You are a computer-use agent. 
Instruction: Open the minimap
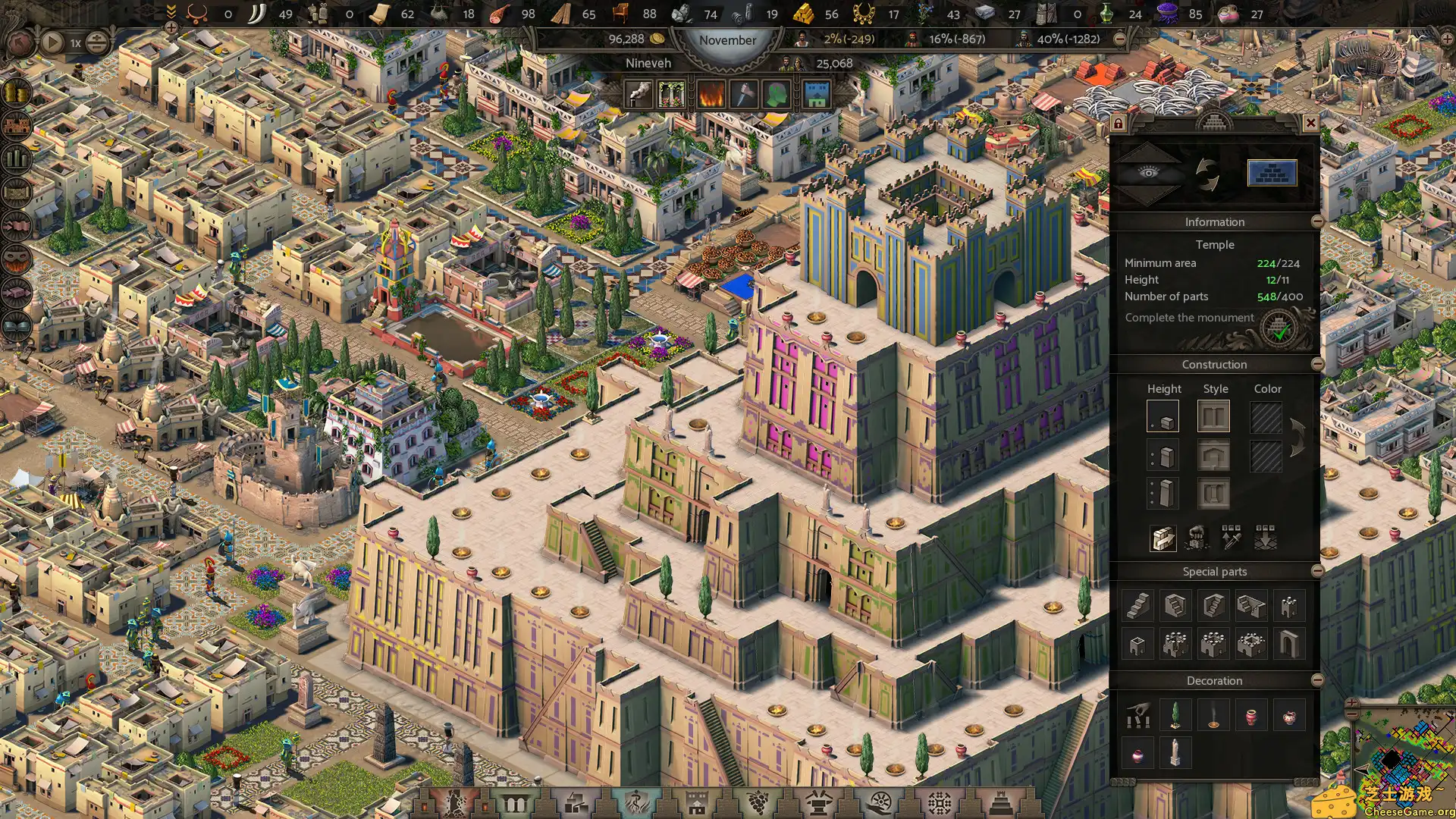point(1403,758)
